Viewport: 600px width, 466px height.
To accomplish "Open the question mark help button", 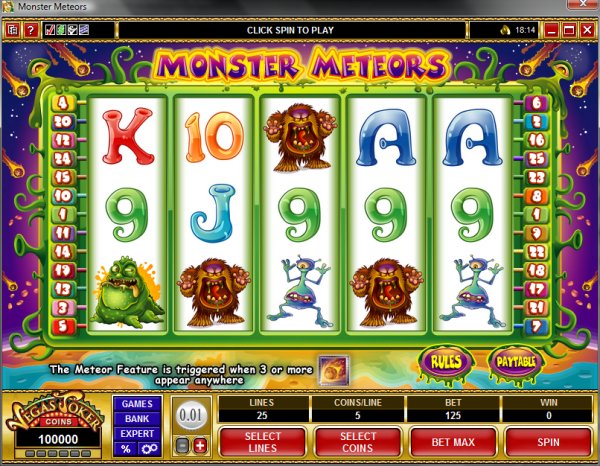I will (x=31, y=31).
